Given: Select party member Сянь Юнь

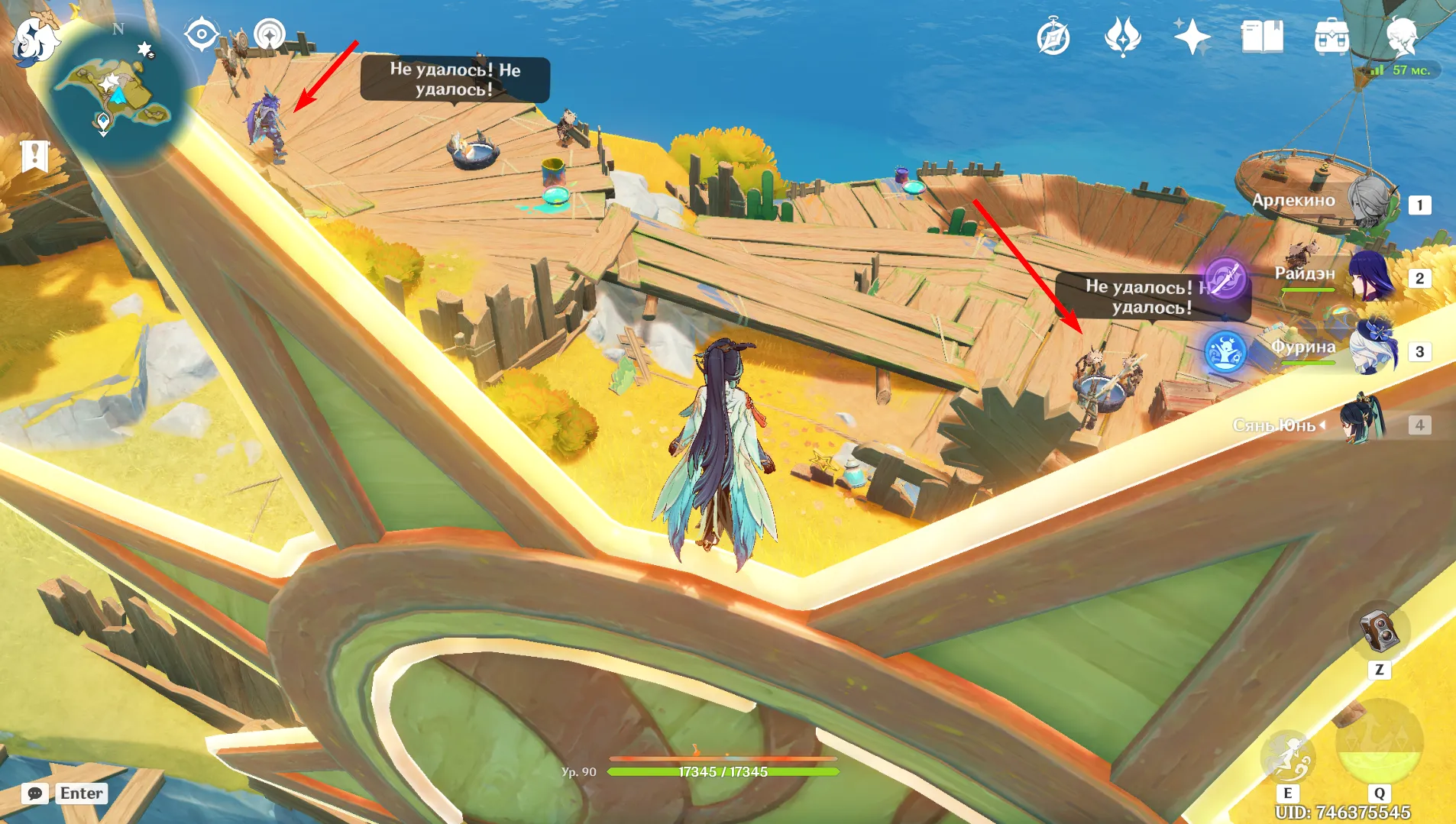Looking at the screenshot, I should pyautogui.click(x=1364, y=422).
